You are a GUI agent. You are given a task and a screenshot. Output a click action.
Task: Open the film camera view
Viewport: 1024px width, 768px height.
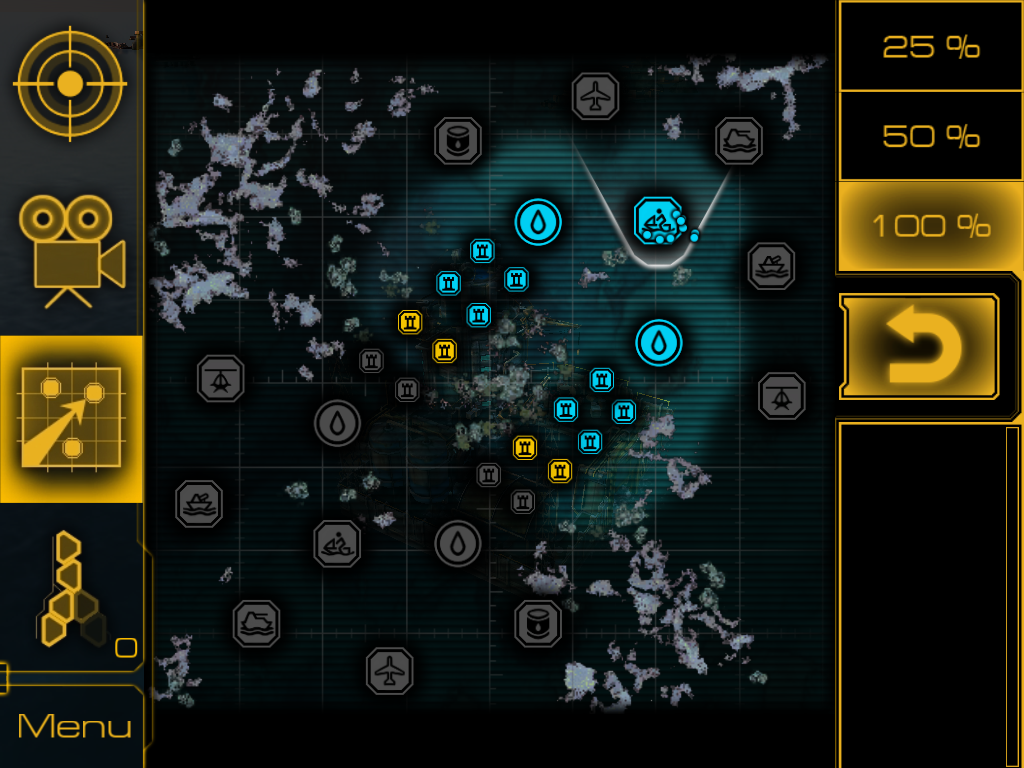click(x=72, y=250)
